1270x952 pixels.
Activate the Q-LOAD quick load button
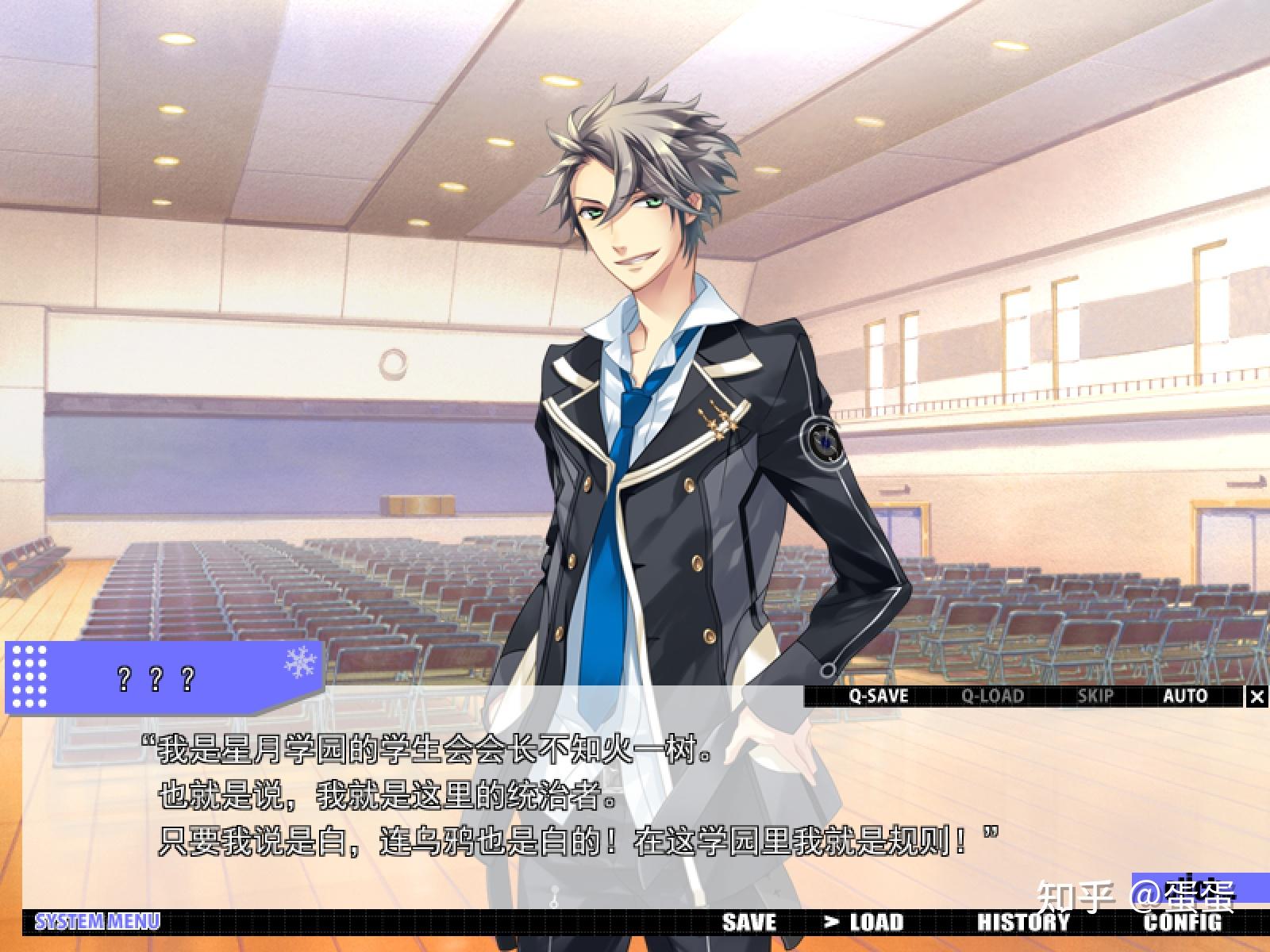[x=992, y=697]
